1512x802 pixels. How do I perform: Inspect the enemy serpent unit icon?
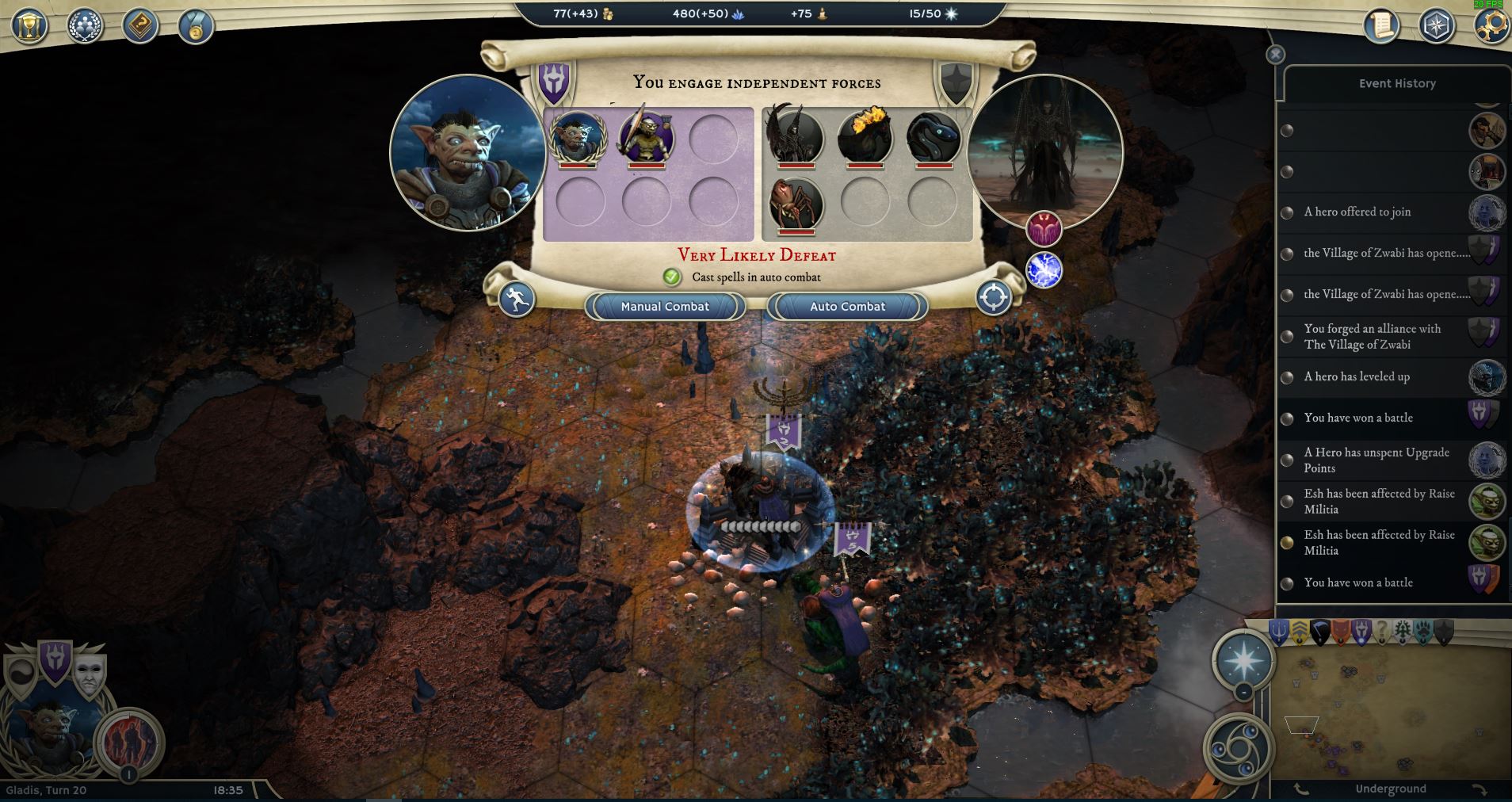click(x=933, y=136)
